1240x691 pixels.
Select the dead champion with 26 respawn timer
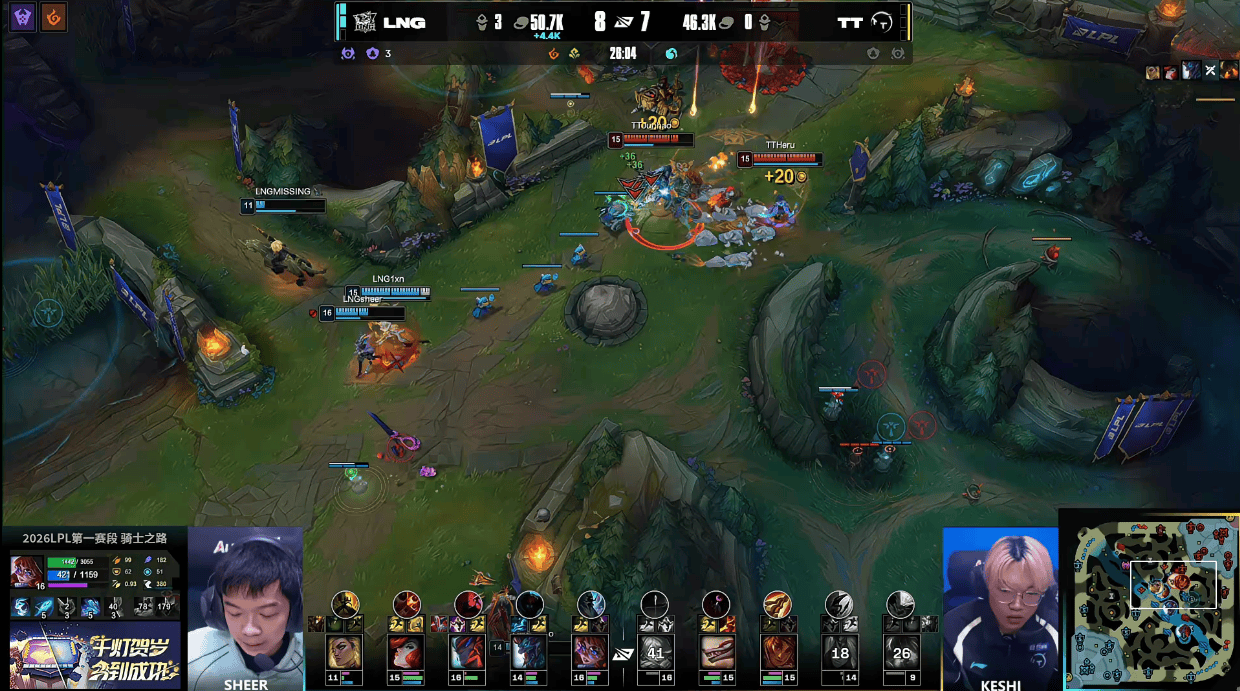[x=901, y=652]
